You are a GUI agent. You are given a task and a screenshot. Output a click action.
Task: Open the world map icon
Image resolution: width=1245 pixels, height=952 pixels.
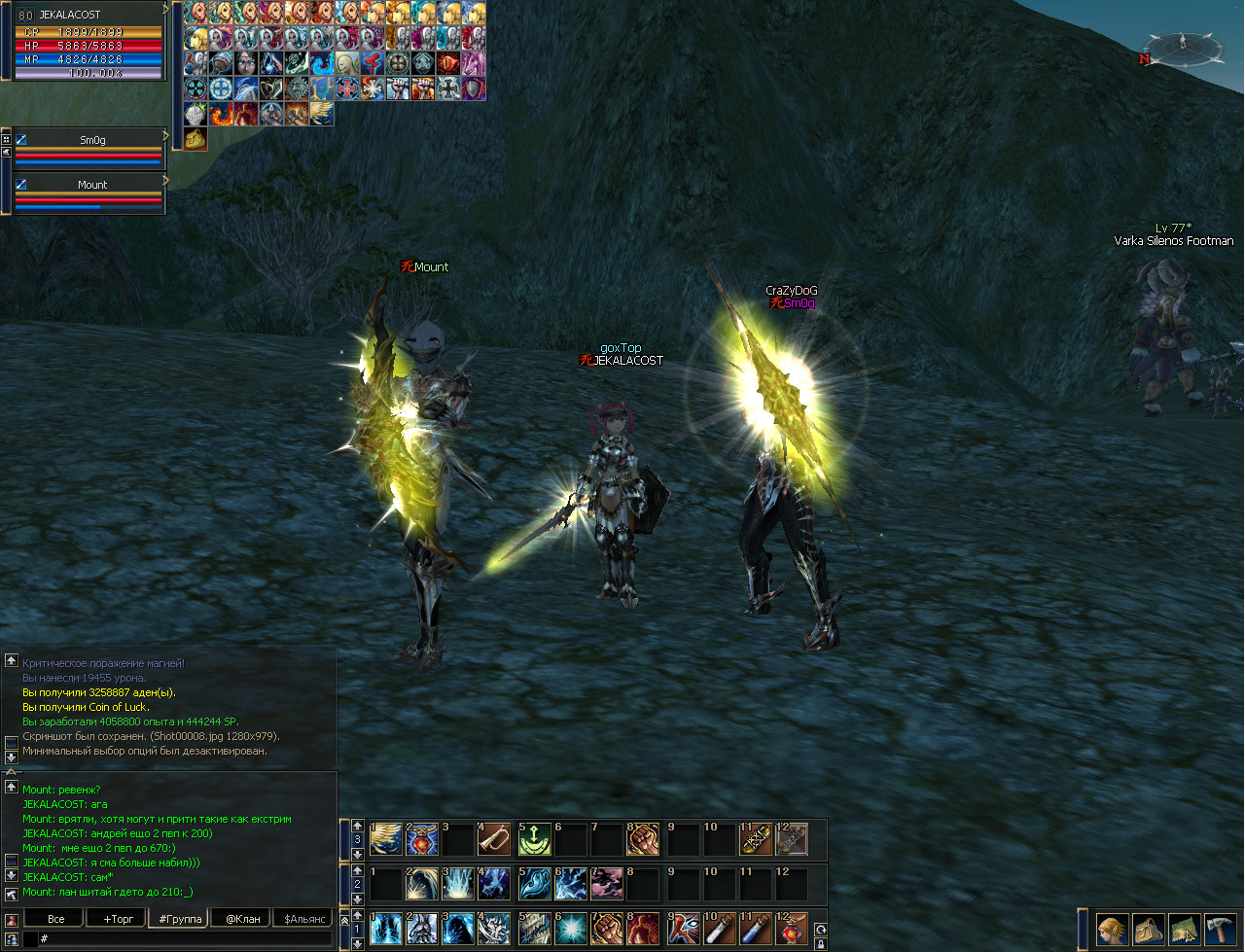click(1184, 930)
